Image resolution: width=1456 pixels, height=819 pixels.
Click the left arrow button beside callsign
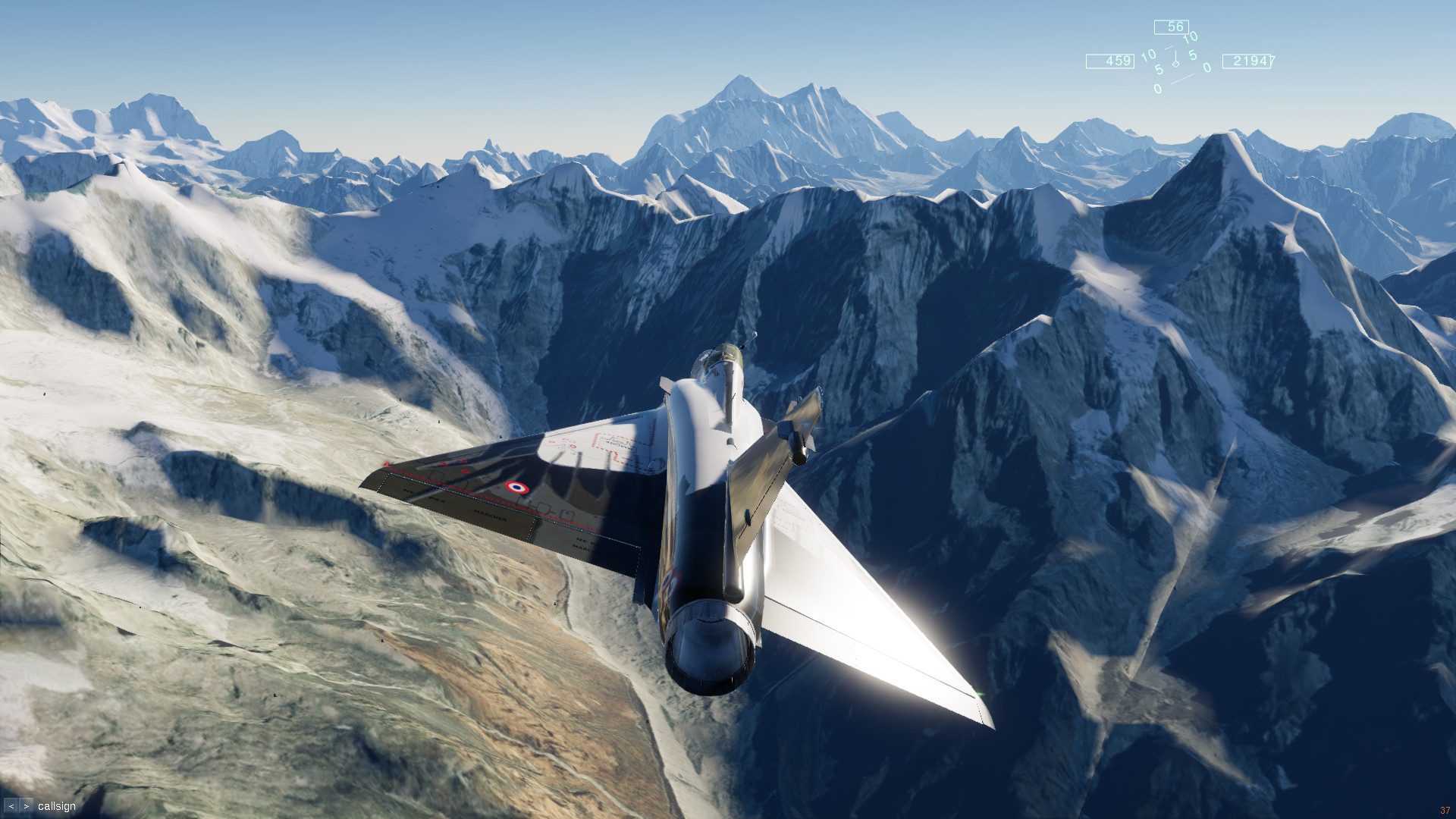11,806
